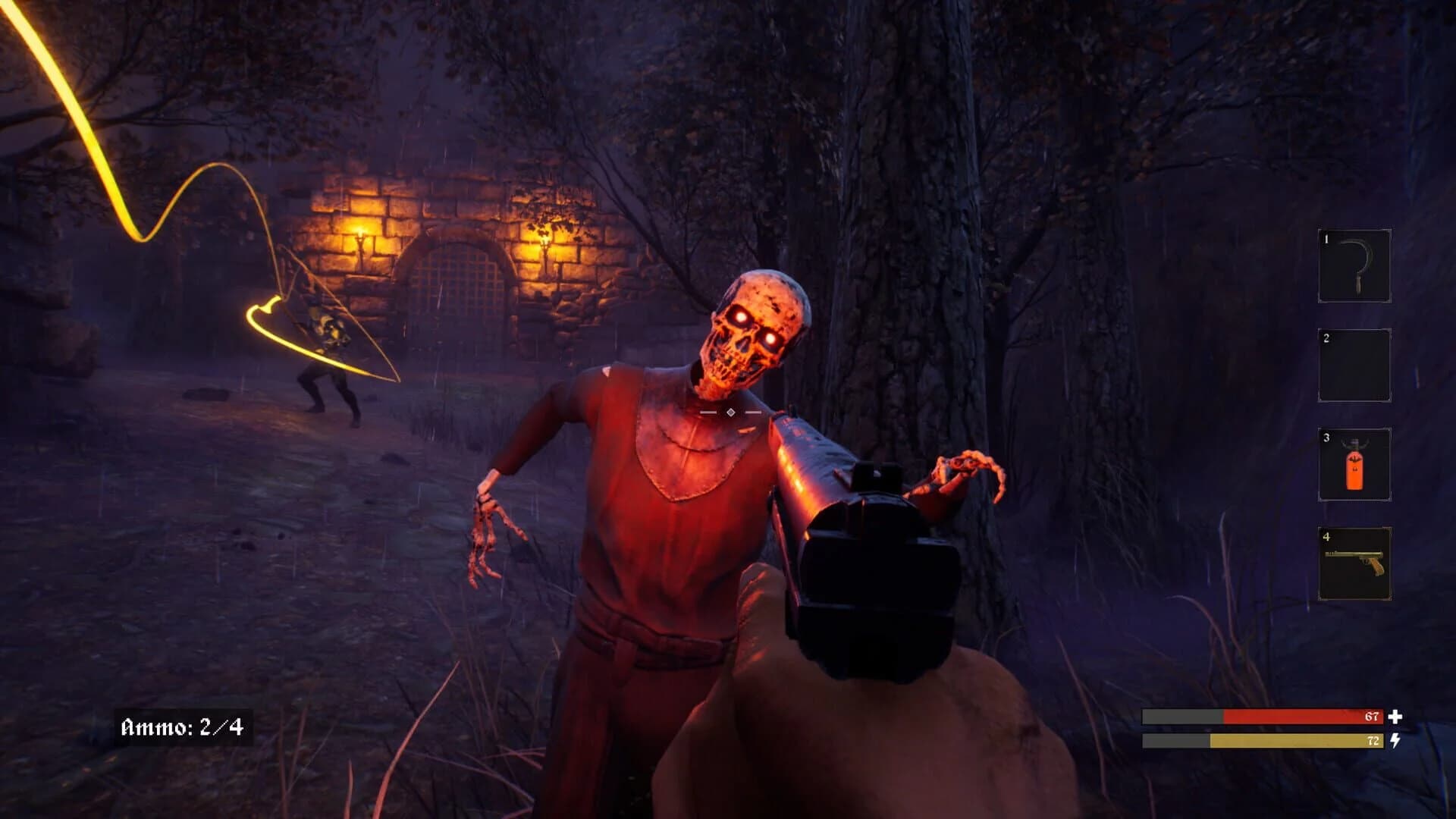Viewport: 1456px width, 819px height.
Task: Click the crosshair at screen center
Action: 730,411
